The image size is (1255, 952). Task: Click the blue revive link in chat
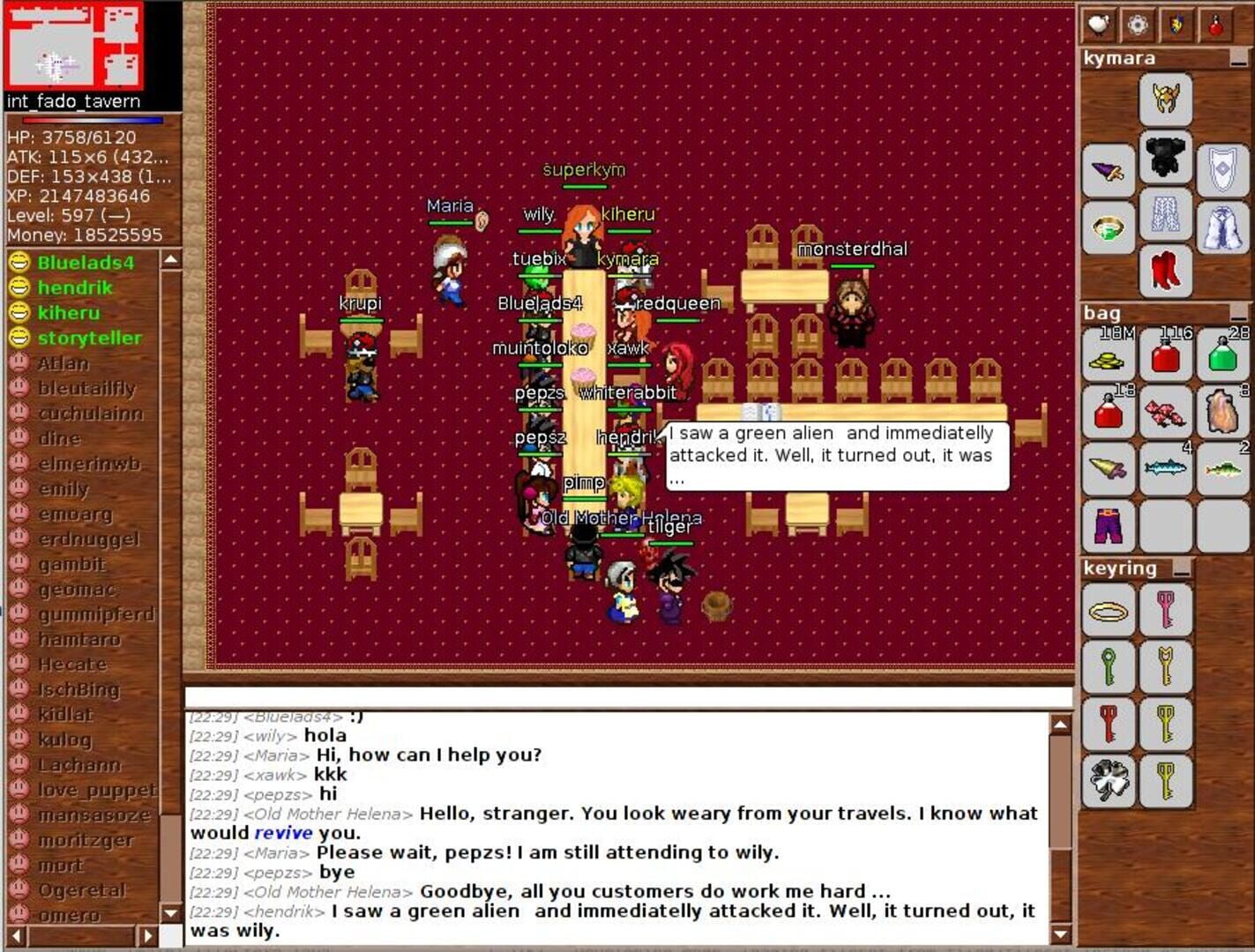click(x=285, y=832)
